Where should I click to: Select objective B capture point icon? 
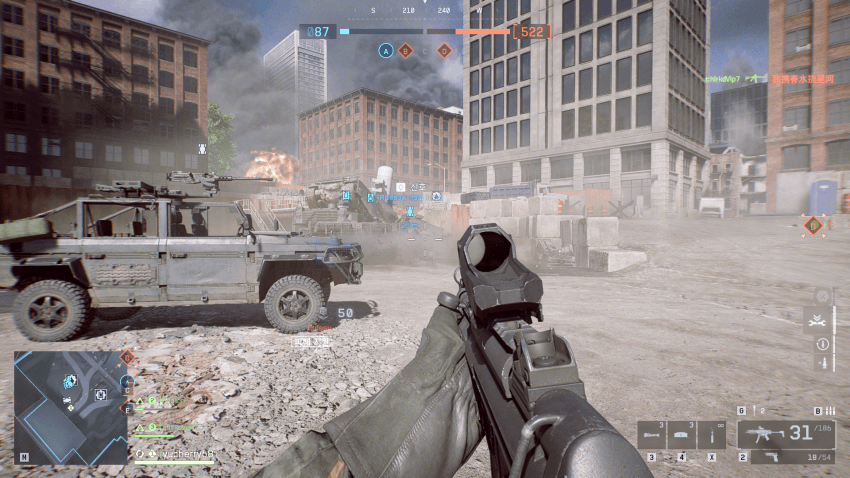coord(405,50)
